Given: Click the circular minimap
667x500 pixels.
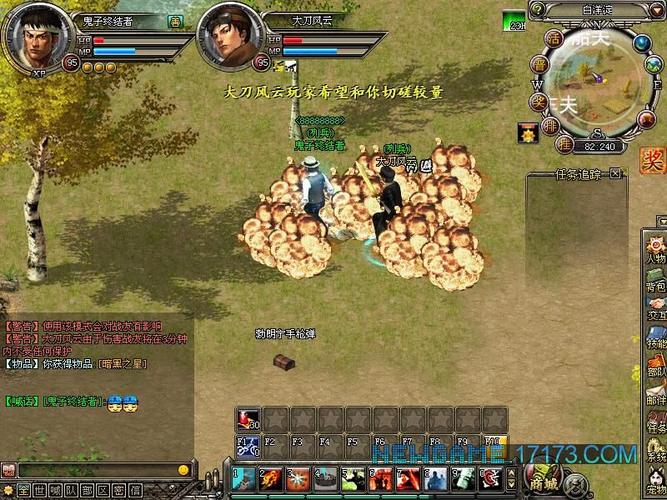Looking at the screenshot, I should (598, 83).
